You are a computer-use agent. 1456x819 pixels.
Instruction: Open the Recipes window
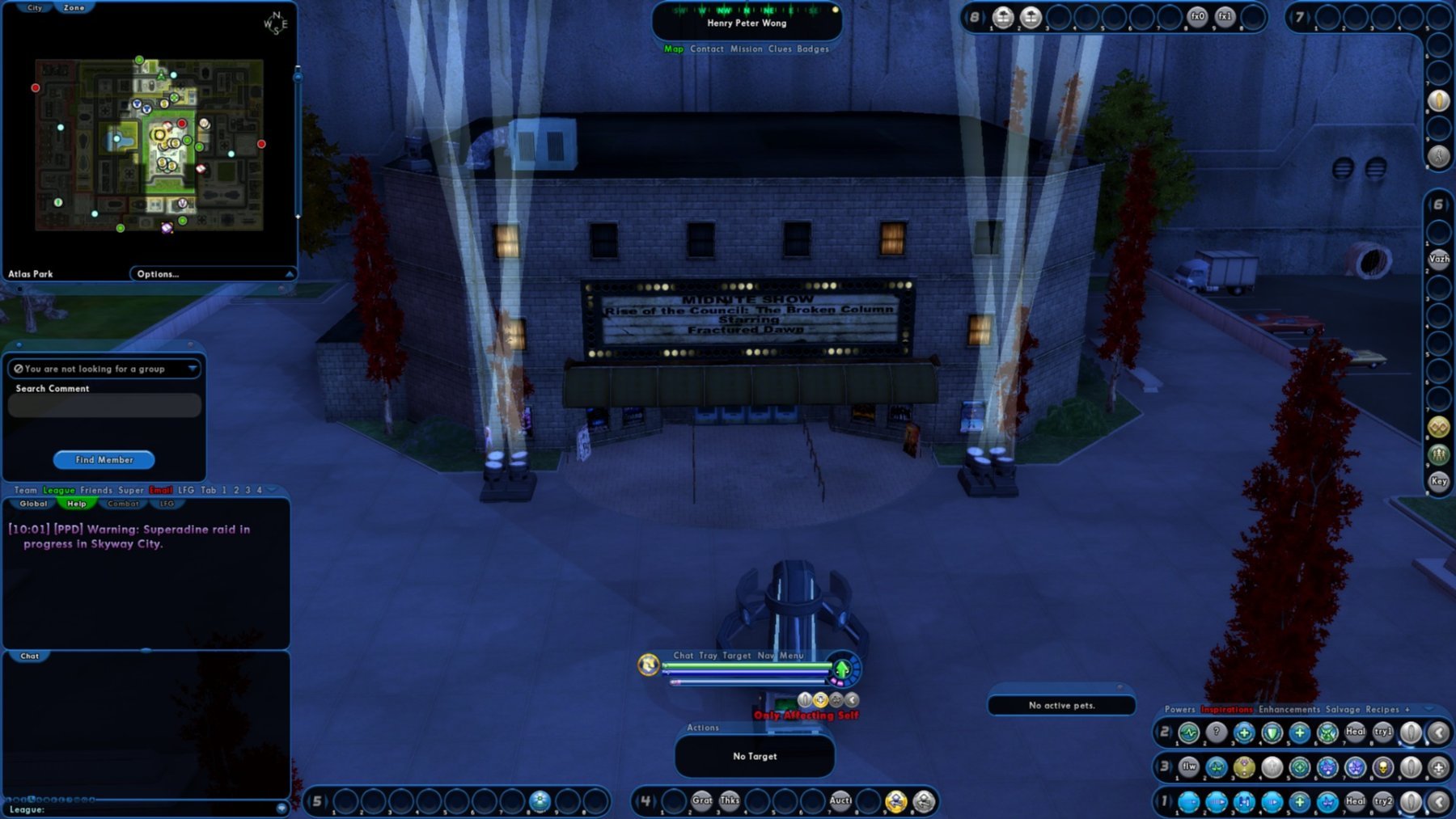1382,709
